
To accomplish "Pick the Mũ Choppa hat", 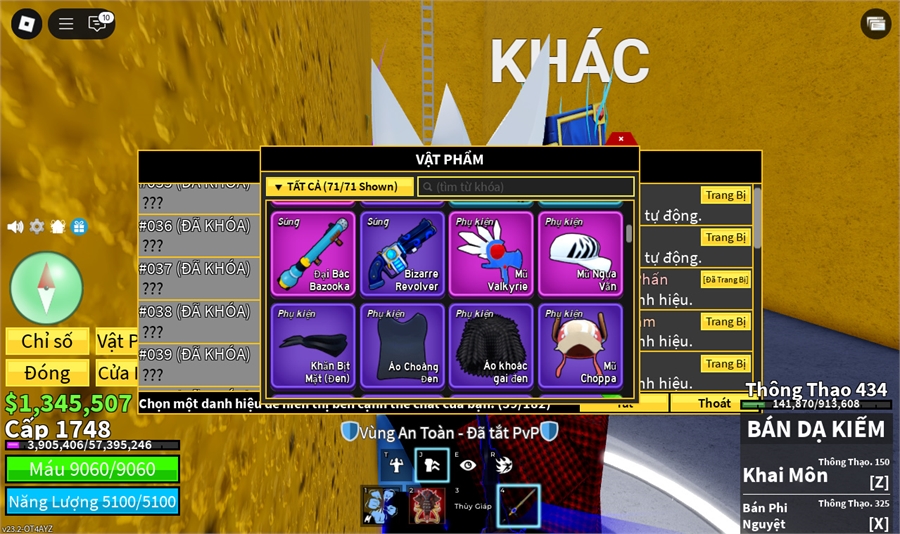I will pyautogui.click(x=580, y=346).
